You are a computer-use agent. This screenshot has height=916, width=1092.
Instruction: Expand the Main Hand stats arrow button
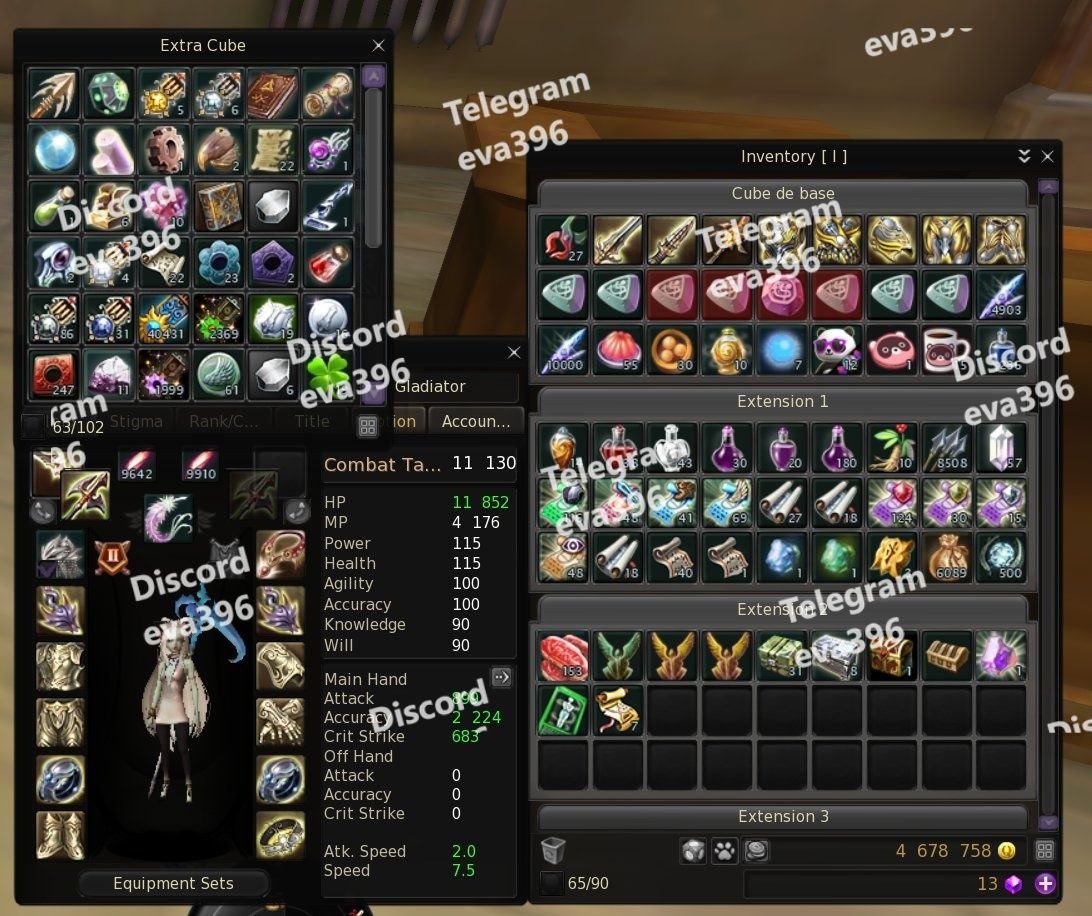501,677
